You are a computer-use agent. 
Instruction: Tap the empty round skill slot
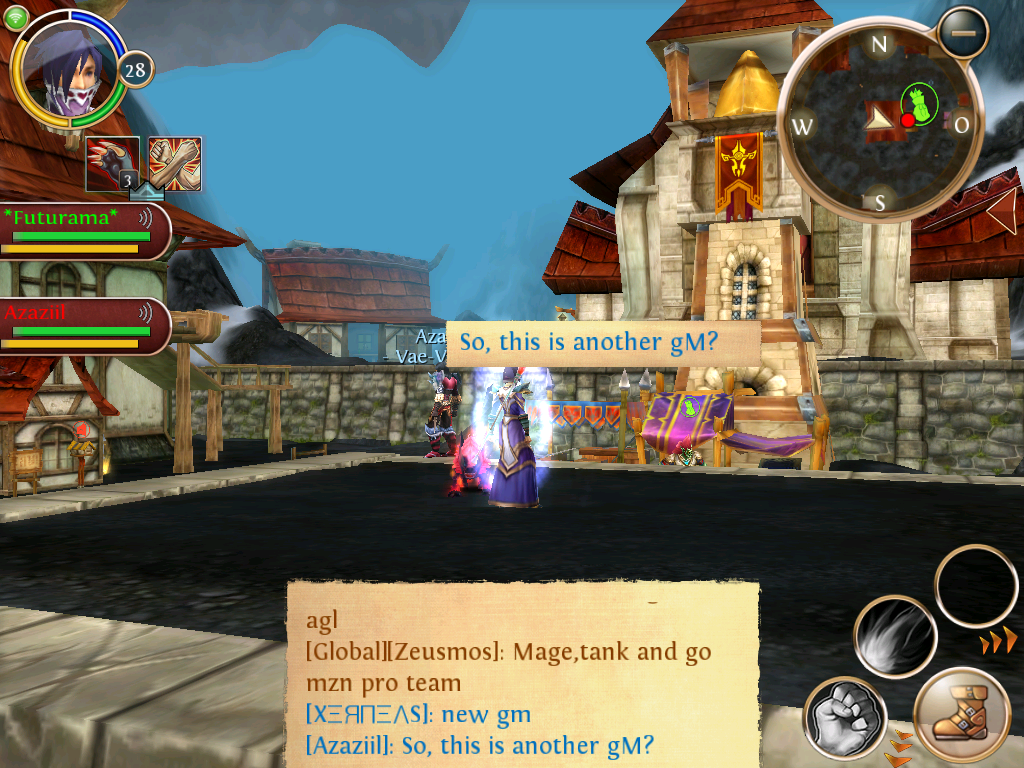click(x=975, y=585)
